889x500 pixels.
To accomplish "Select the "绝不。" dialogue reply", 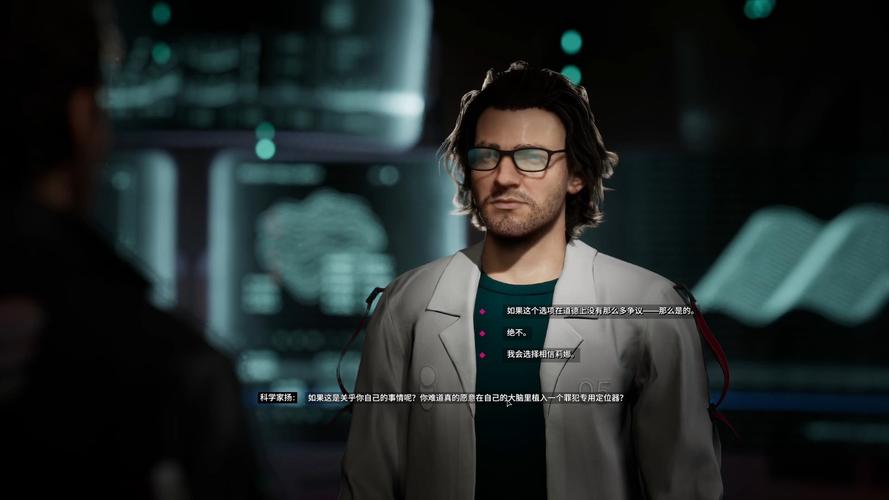I will pos(516,332).
